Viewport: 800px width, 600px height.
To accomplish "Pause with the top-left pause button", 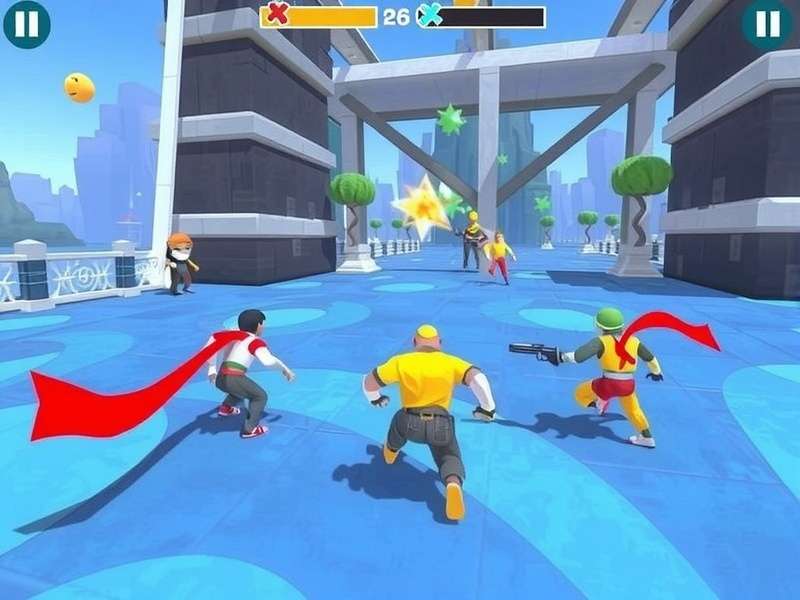I will [27, 23].
